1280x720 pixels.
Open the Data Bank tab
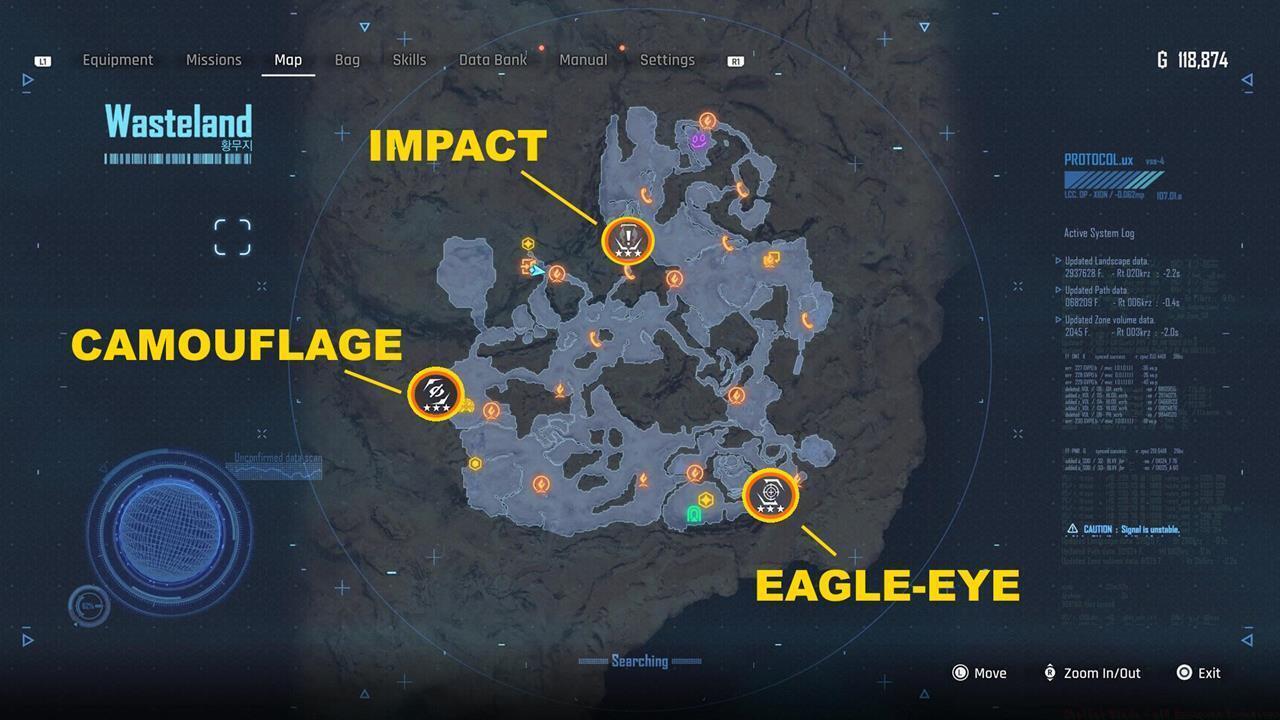[492, 59]
